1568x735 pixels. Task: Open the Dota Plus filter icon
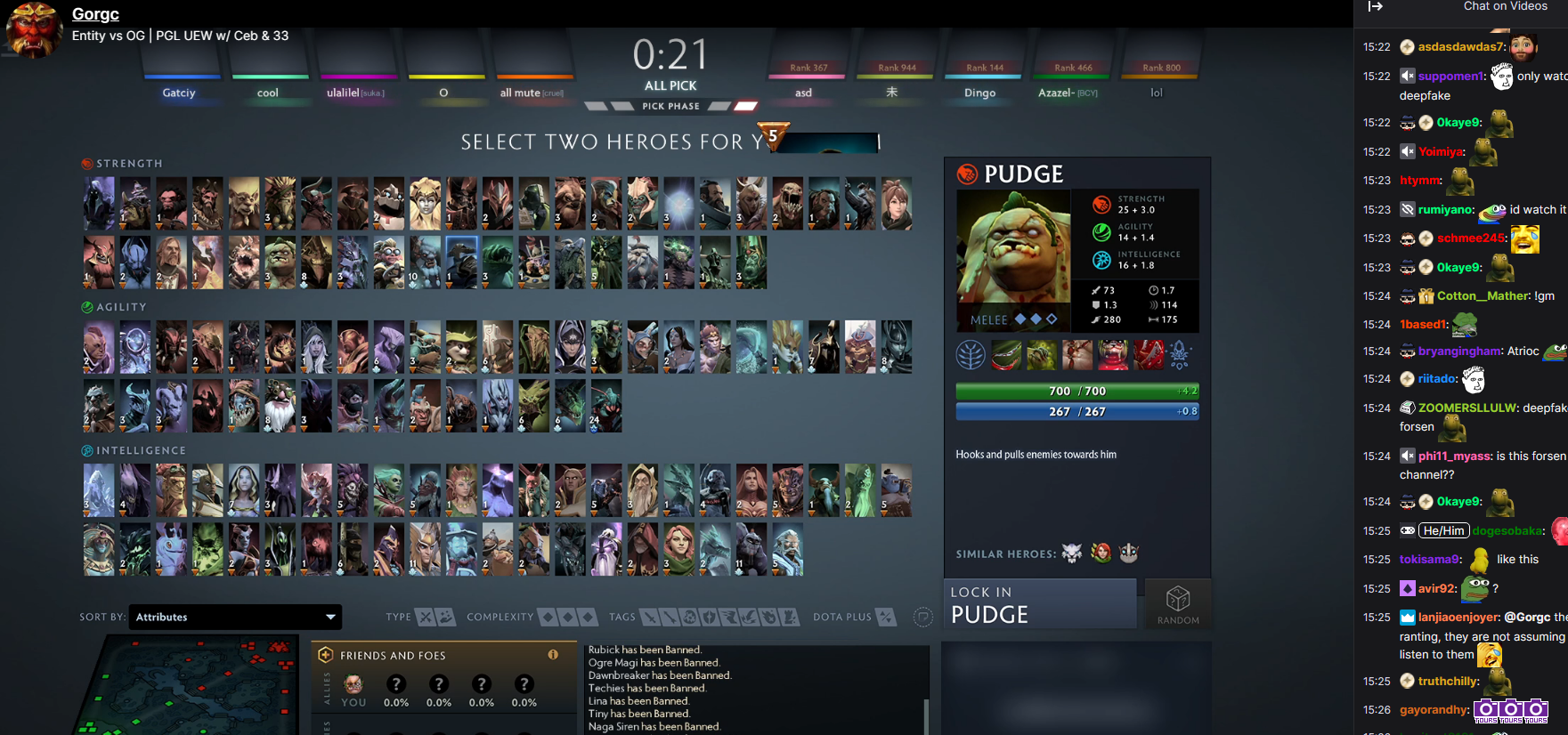point(884,617)
